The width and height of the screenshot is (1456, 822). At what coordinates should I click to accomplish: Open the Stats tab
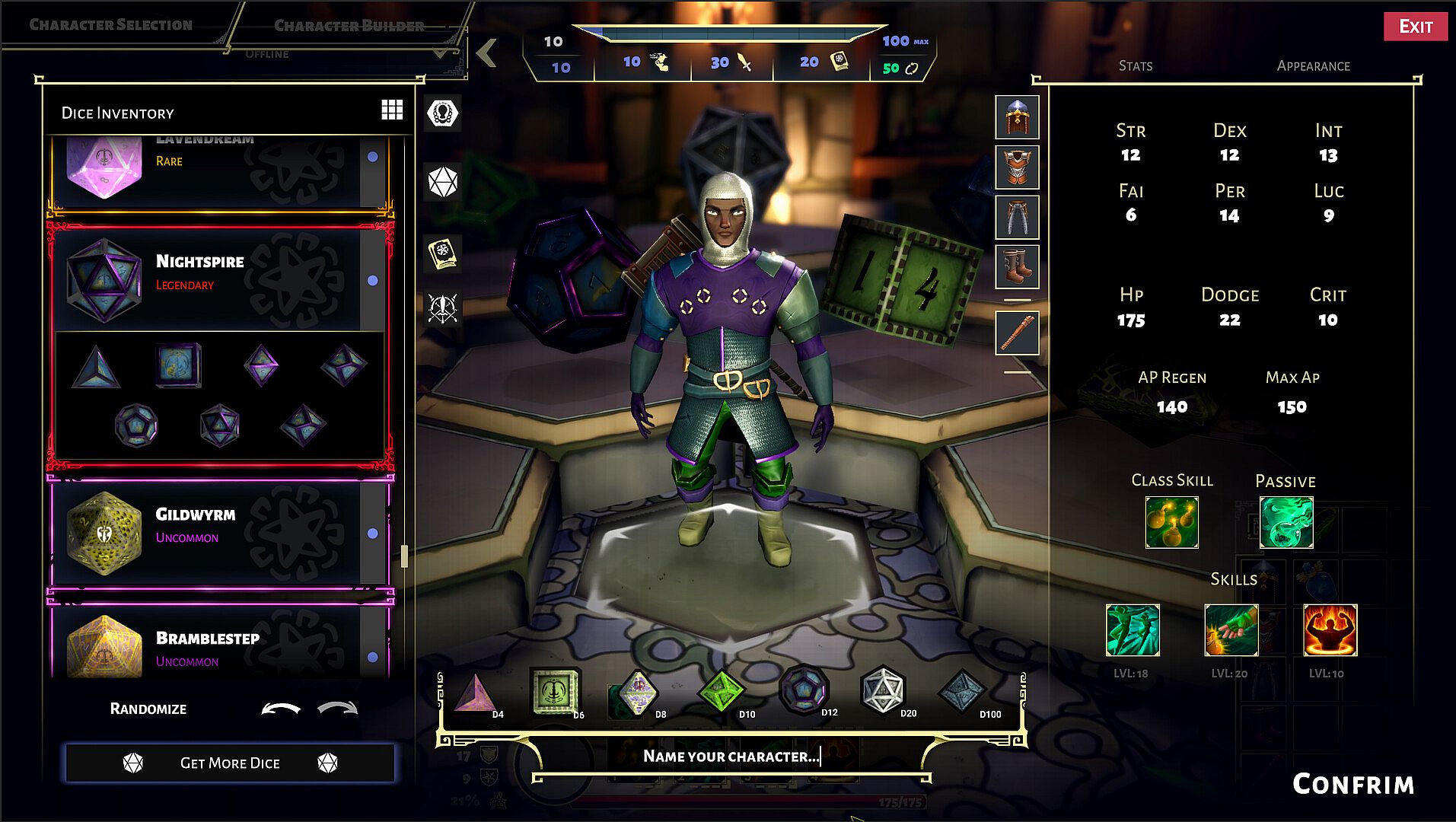click(1135, 66)
